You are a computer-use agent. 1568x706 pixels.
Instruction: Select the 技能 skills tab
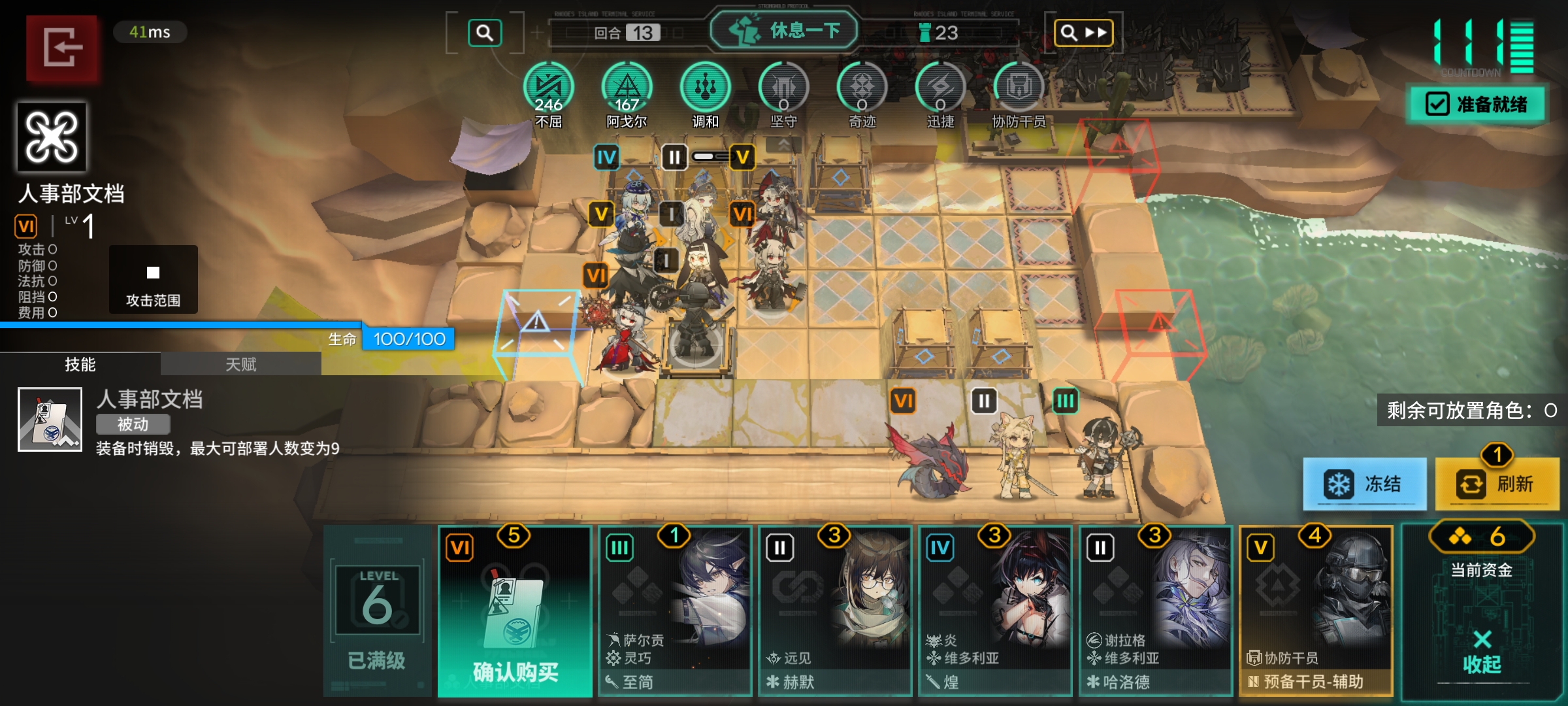(x=80, y=364)
